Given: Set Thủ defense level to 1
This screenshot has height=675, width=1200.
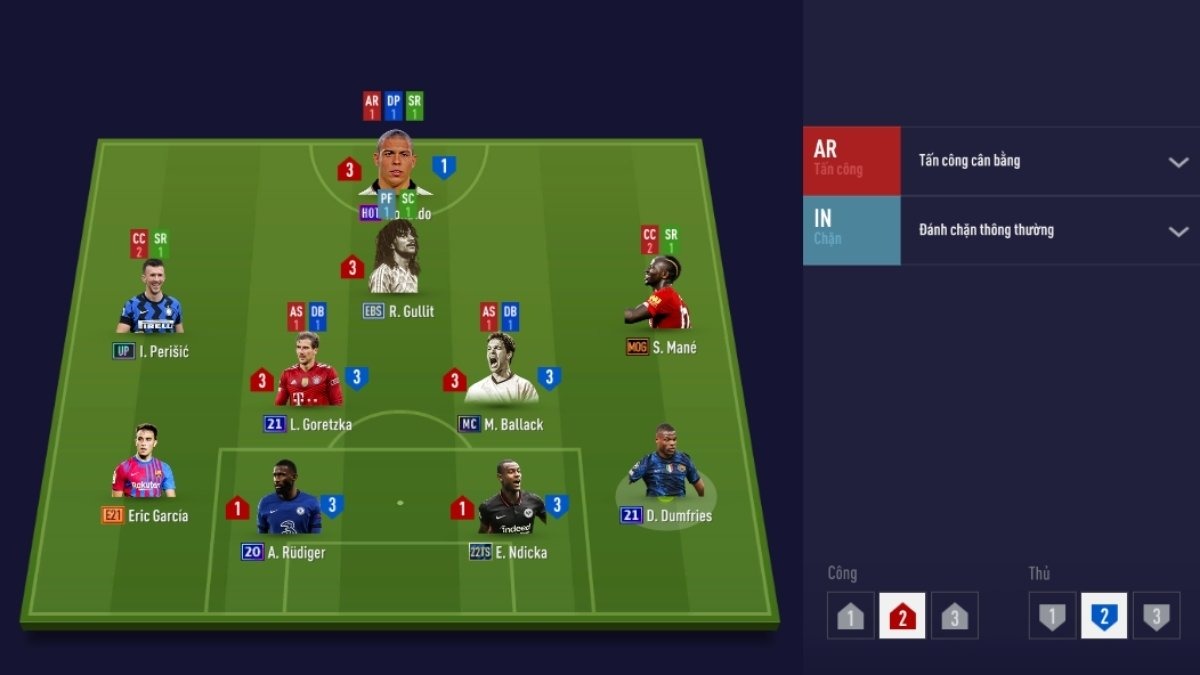Looking at the screenshot, I should point(1052,616).
